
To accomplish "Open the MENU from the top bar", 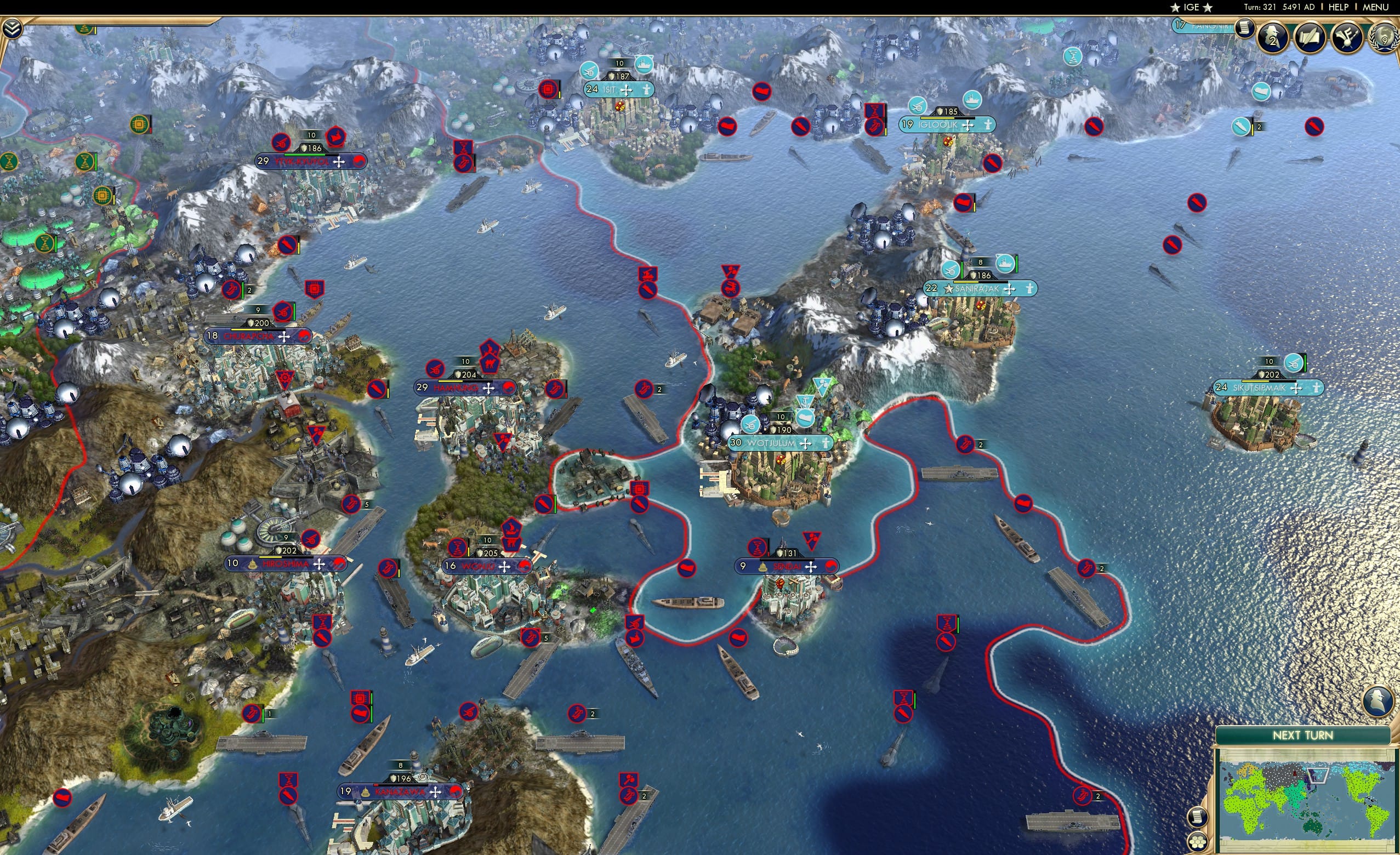I will click(x=1376, y=7).
